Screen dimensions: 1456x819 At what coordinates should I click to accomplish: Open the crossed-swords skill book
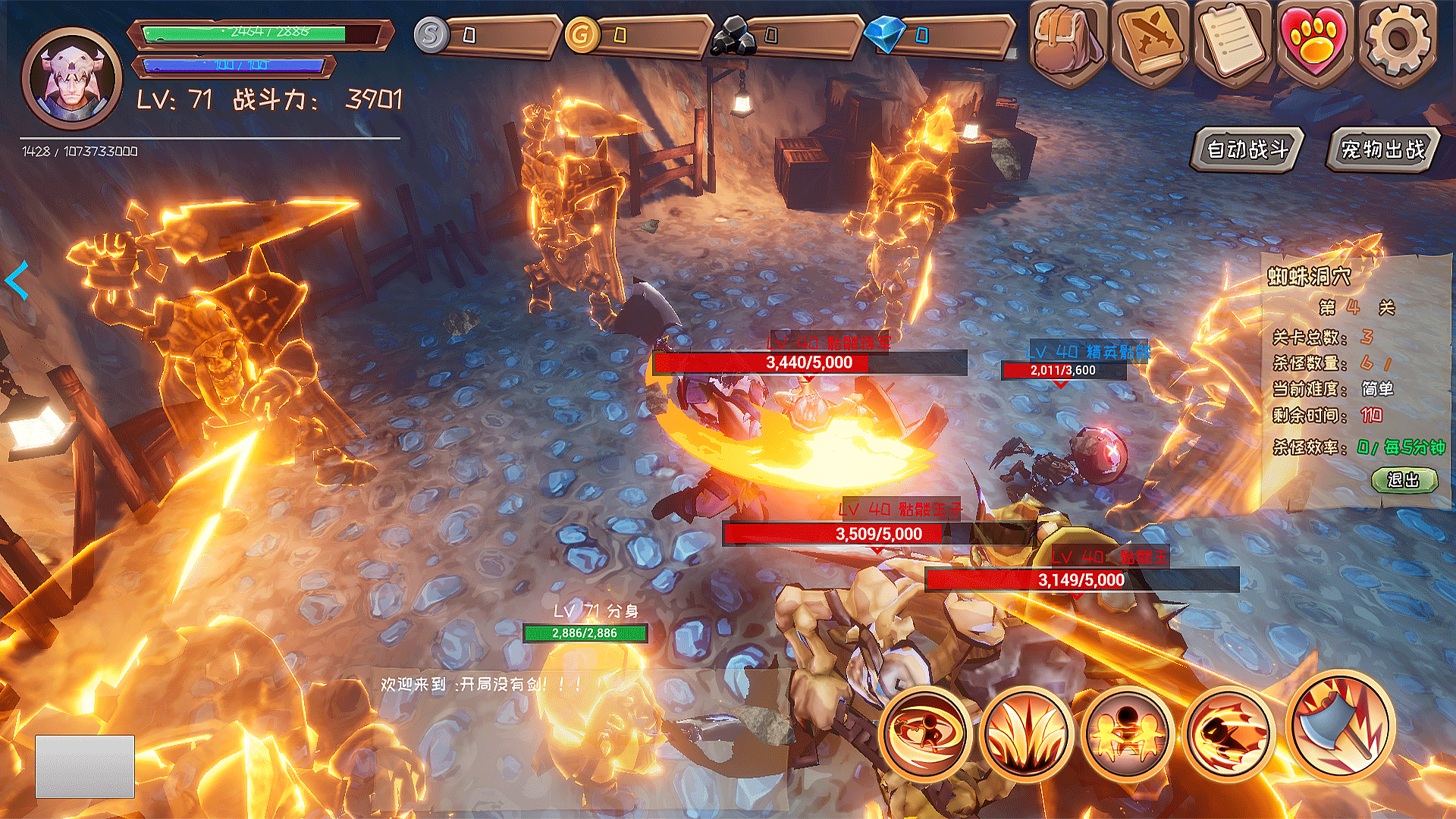pos(1150,42)
